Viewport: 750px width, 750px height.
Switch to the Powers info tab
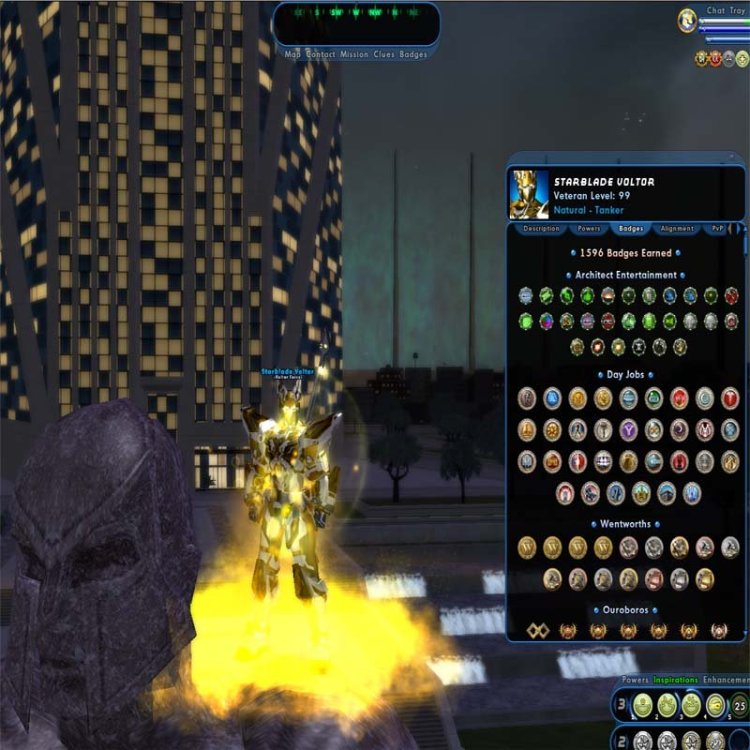589,229
